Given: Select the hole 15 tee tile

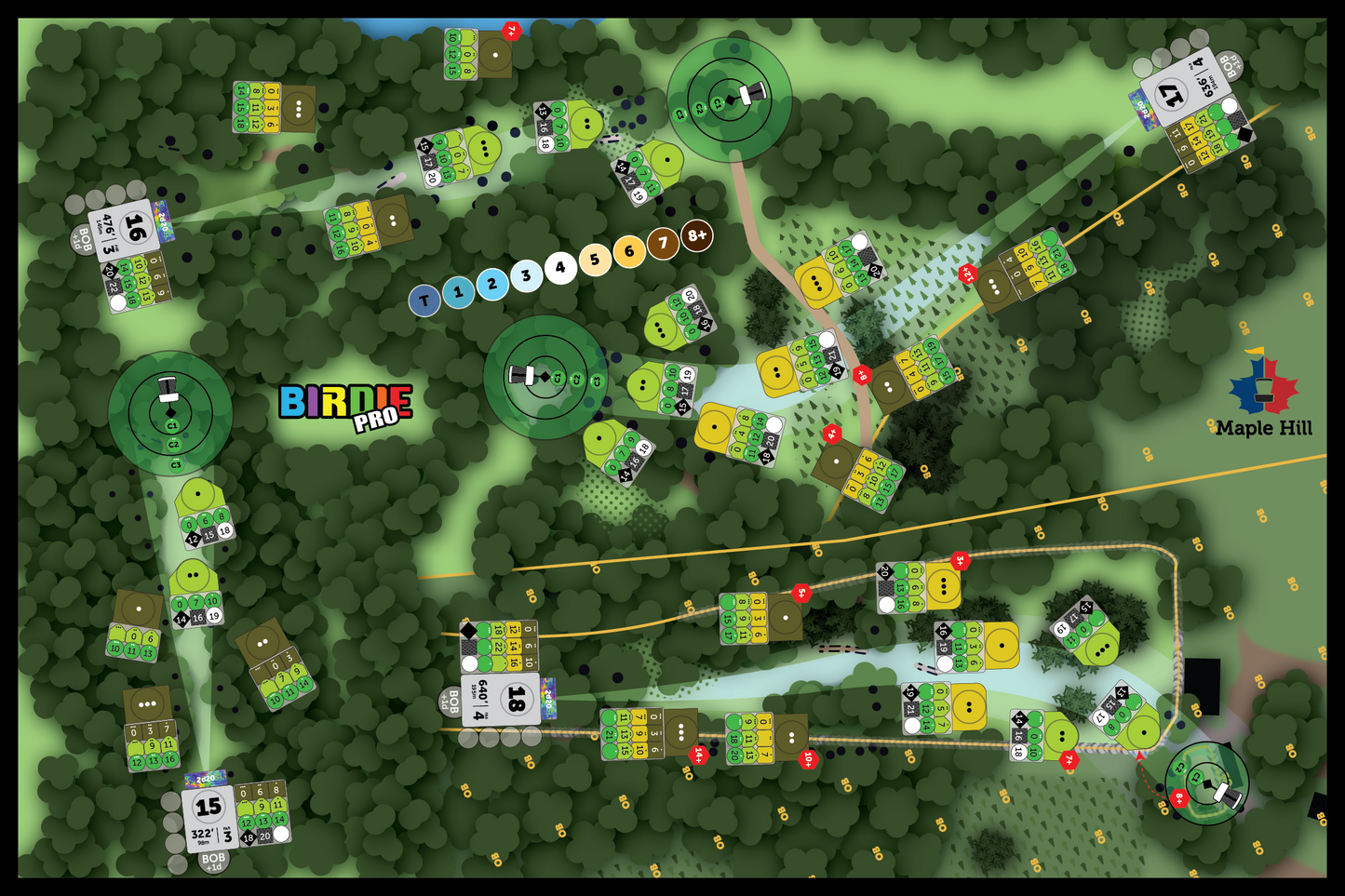Looking at the screenshot, I should pos(208,816).
